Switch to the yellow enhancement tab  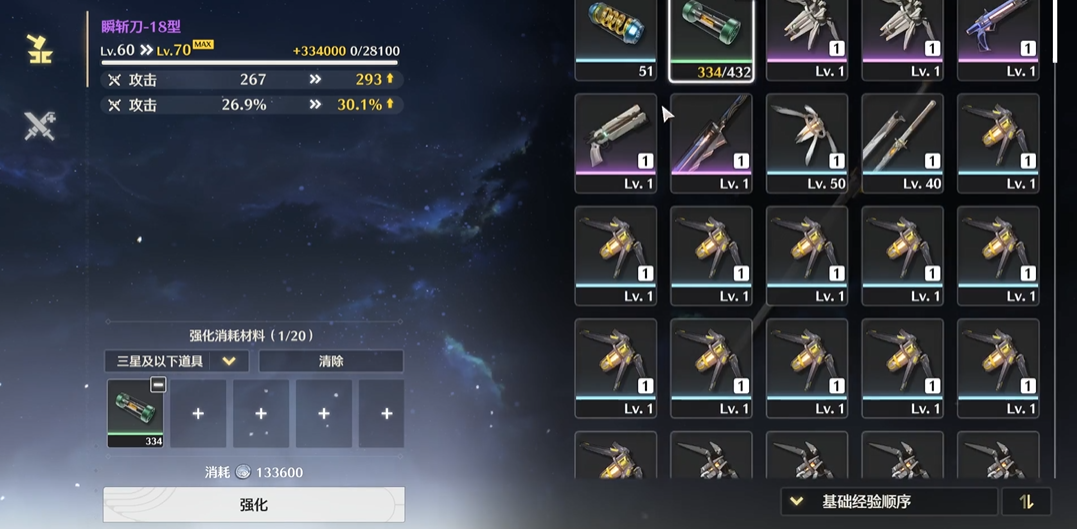click(x=40, y=48)
